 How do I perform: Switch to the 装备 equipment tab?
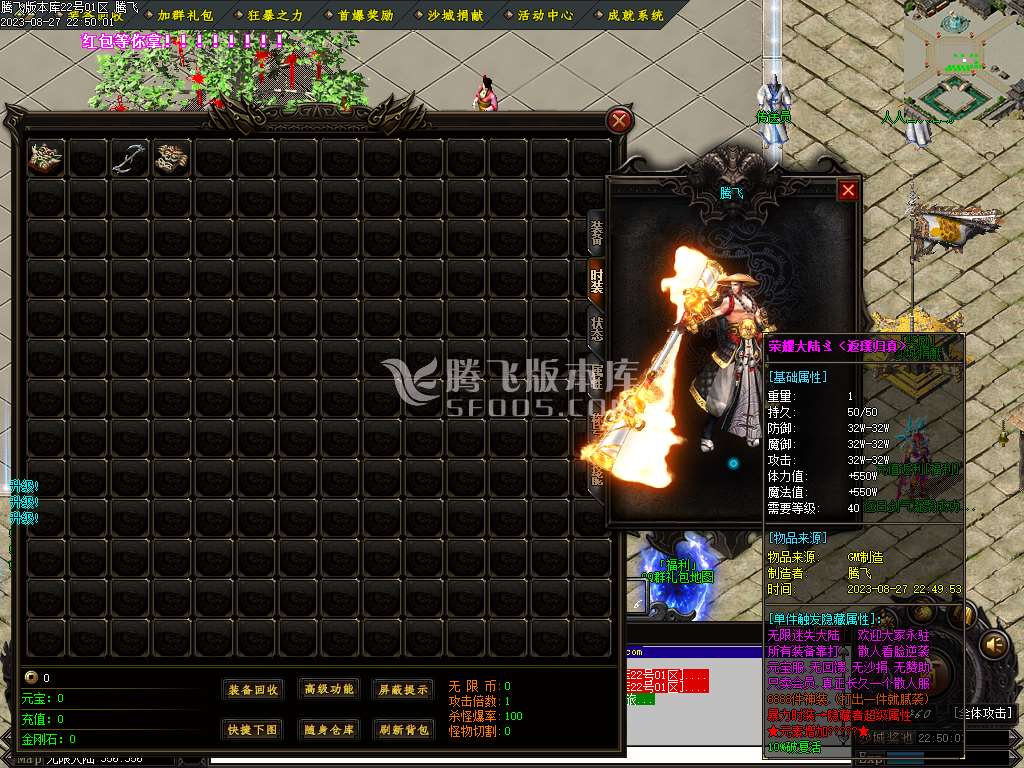point(596,233)
